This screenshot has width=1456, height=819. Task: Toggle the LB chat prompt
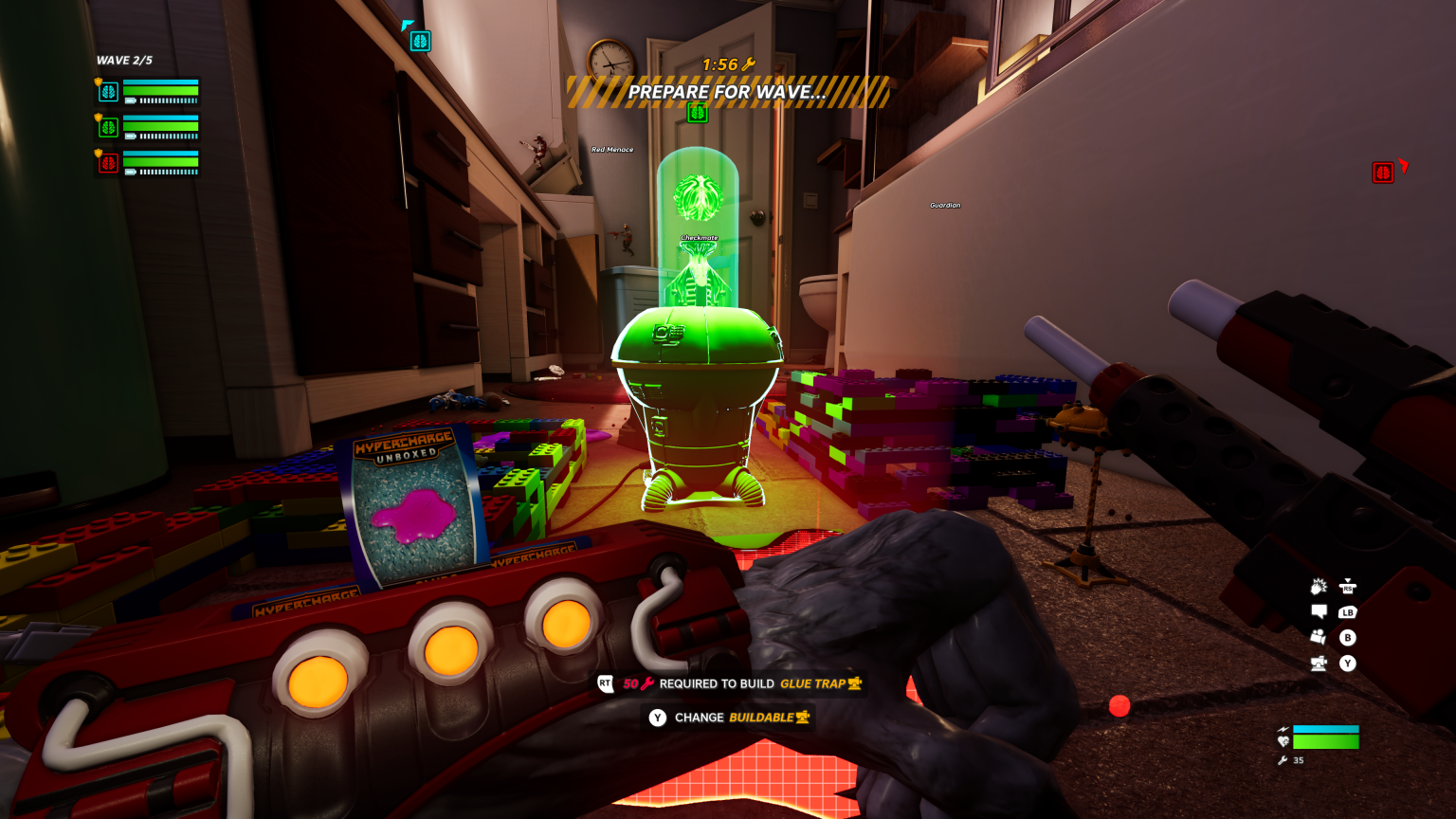pyautogui.click(x=1346, y=612)
